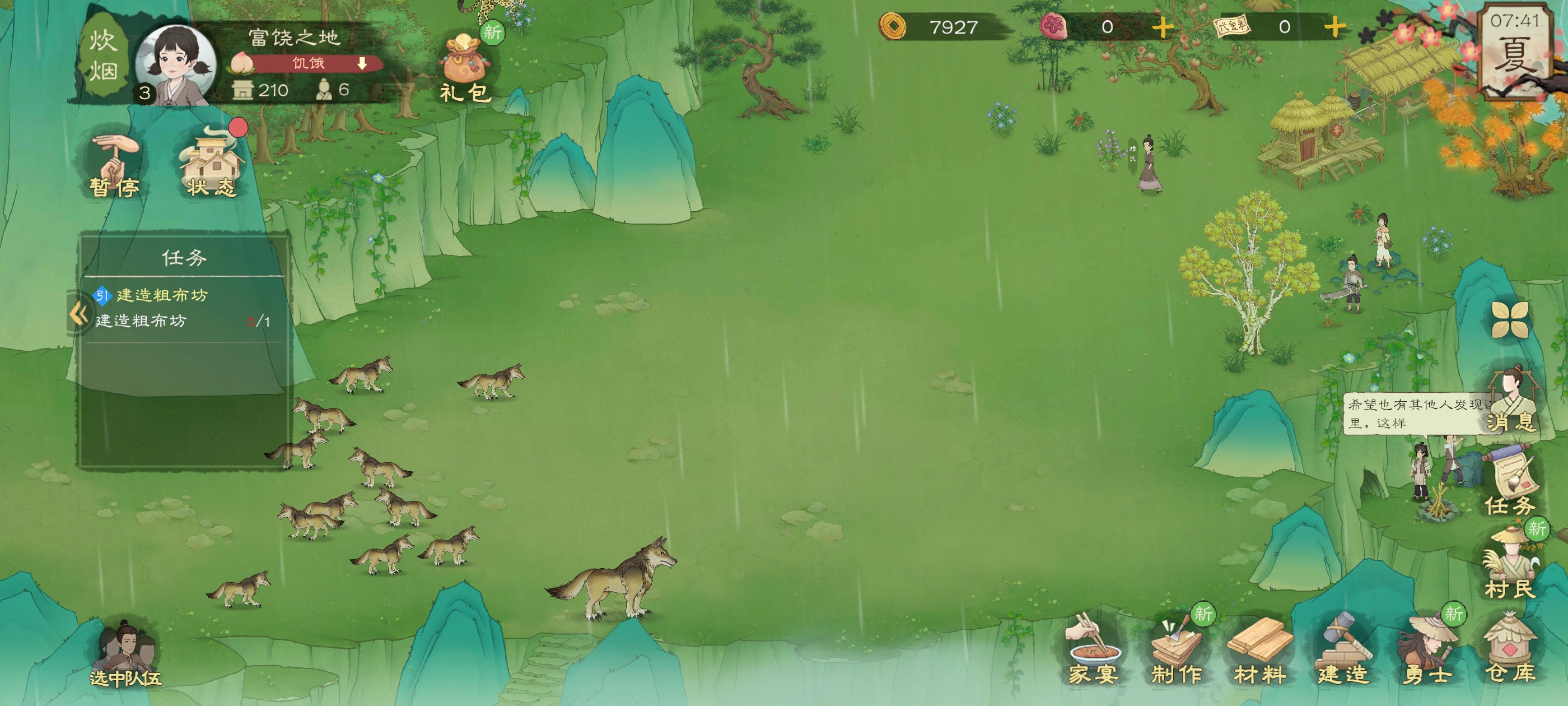Open the 任务 scroll quest log
The image size is (1568, 706).
pyautogui.click(x=1510, y=481)
